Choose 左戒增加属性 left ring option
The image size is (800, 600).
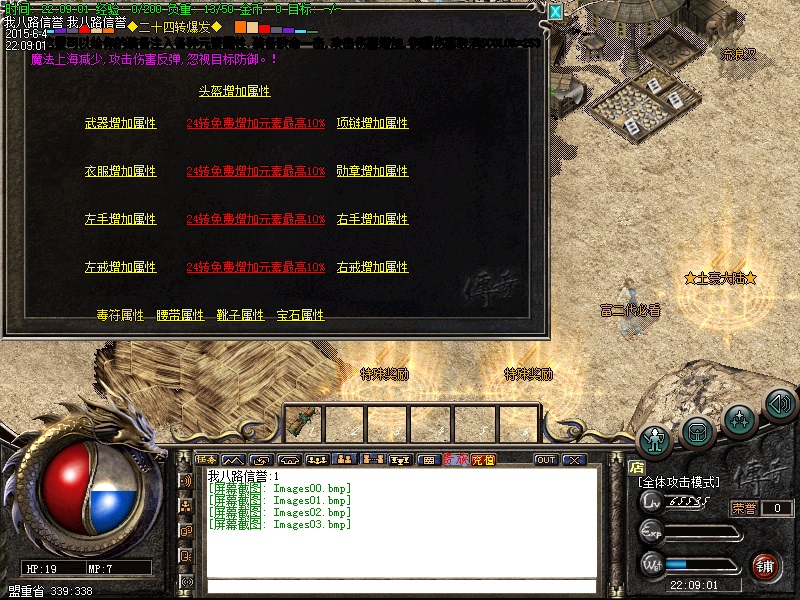tap(121, 267)
